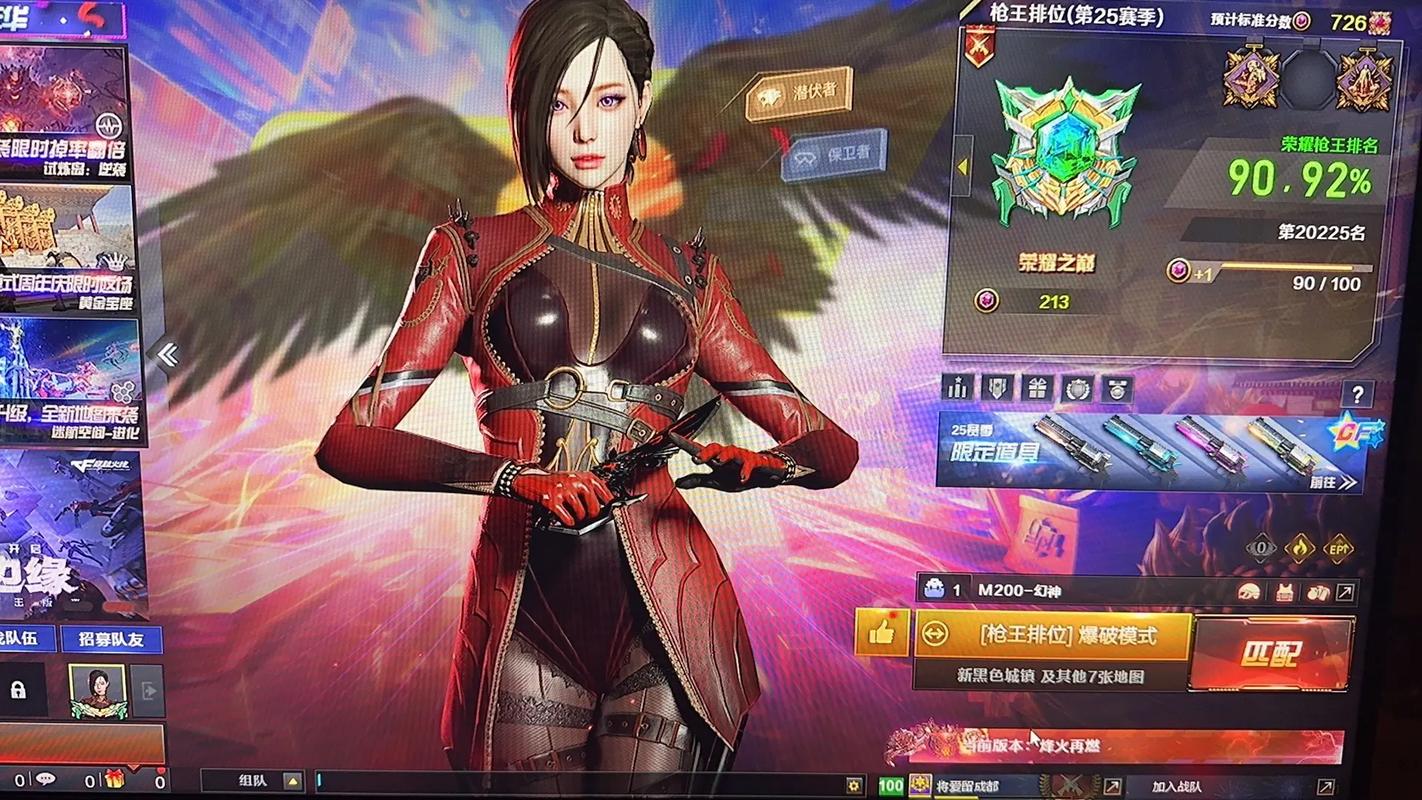The width and height of the screenshot is (1422, 800).
Task: Select the helmet icon in loadout bar
Action: click(1249, 592)
